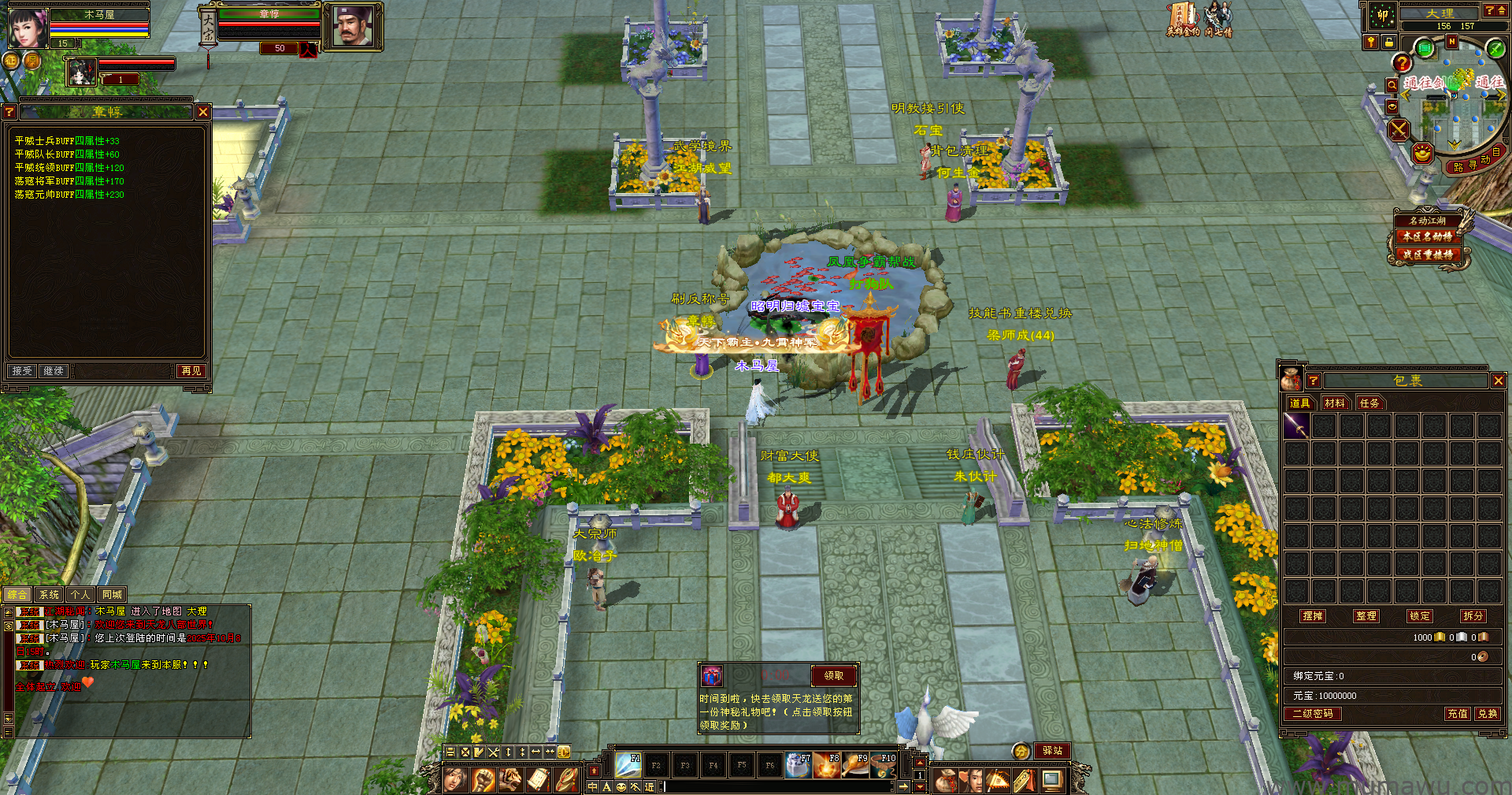This screenshot has height=795, width=1512.
Task: Open the 驿站 station button
Action: pyautogui.click(x=1052, y=751)
